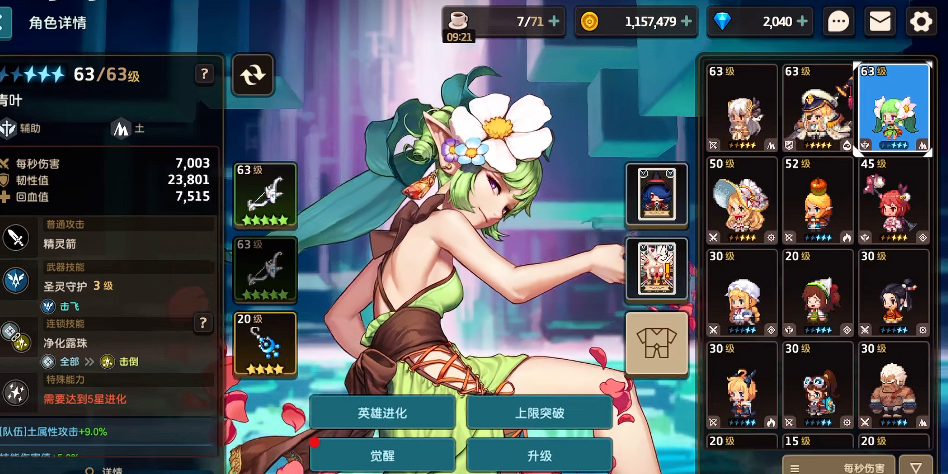The image size is (948, 474).
Task: Choose the level 45 red-haired hero
Action: click(x=893, y=200)
